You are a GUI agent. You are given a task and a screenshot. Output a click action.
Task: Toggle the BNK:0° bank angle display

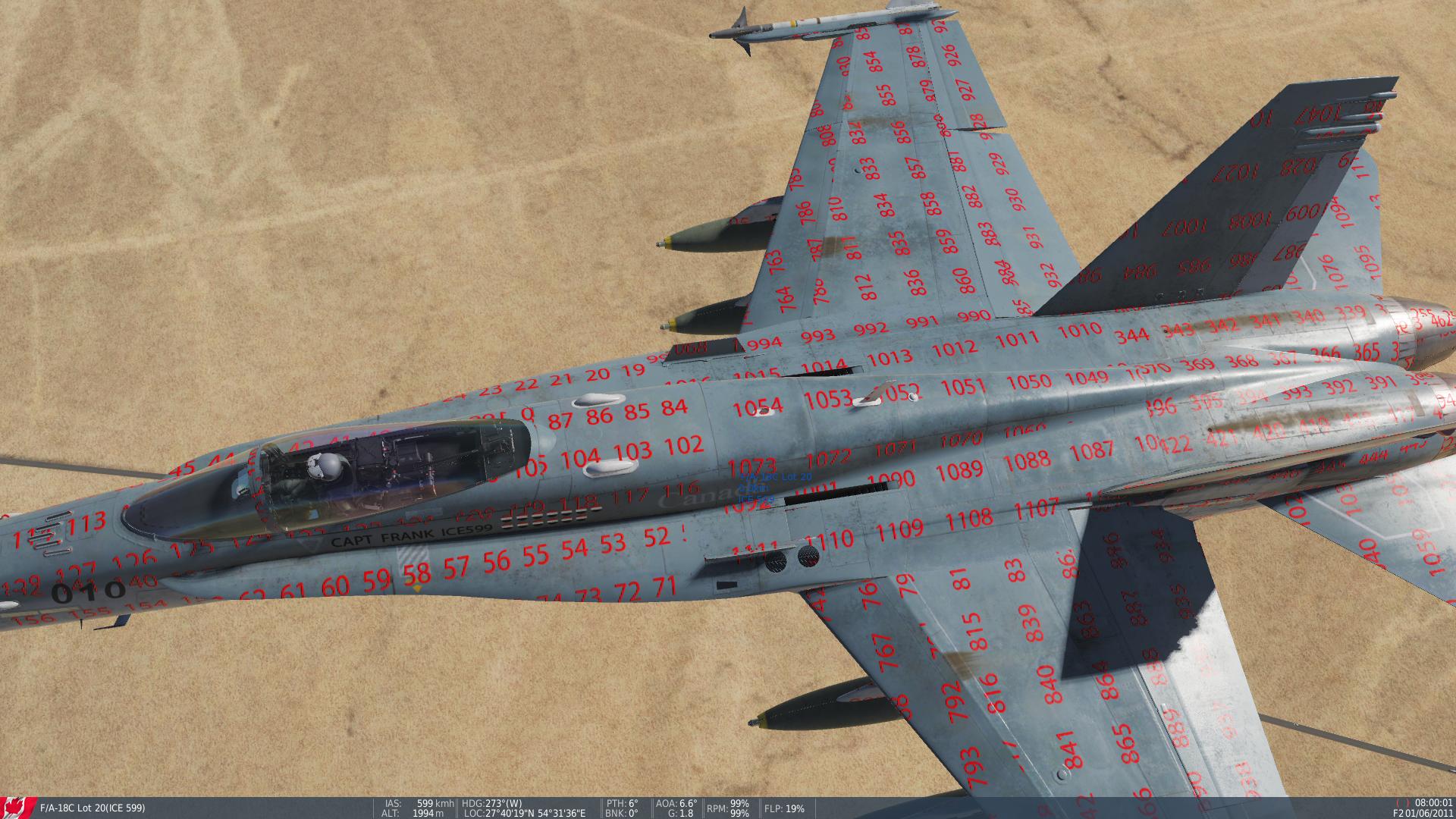(622, 811)
